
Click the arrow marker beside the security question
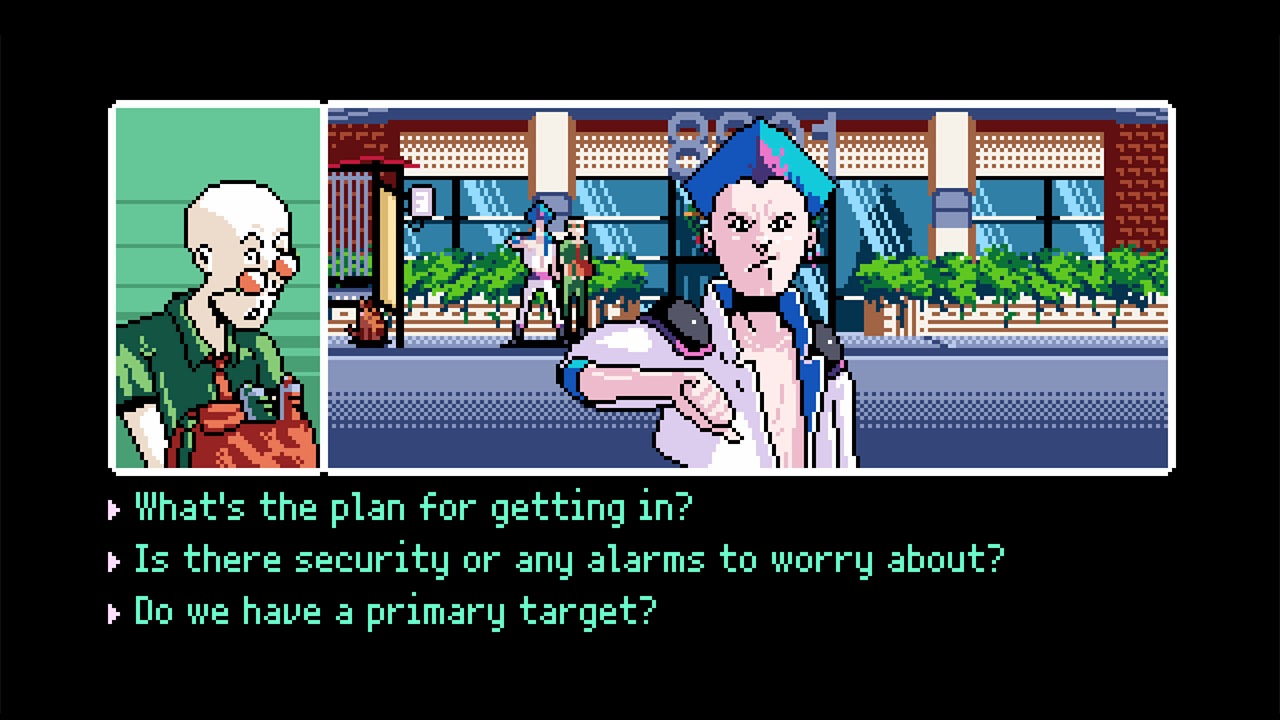[113, 560]
